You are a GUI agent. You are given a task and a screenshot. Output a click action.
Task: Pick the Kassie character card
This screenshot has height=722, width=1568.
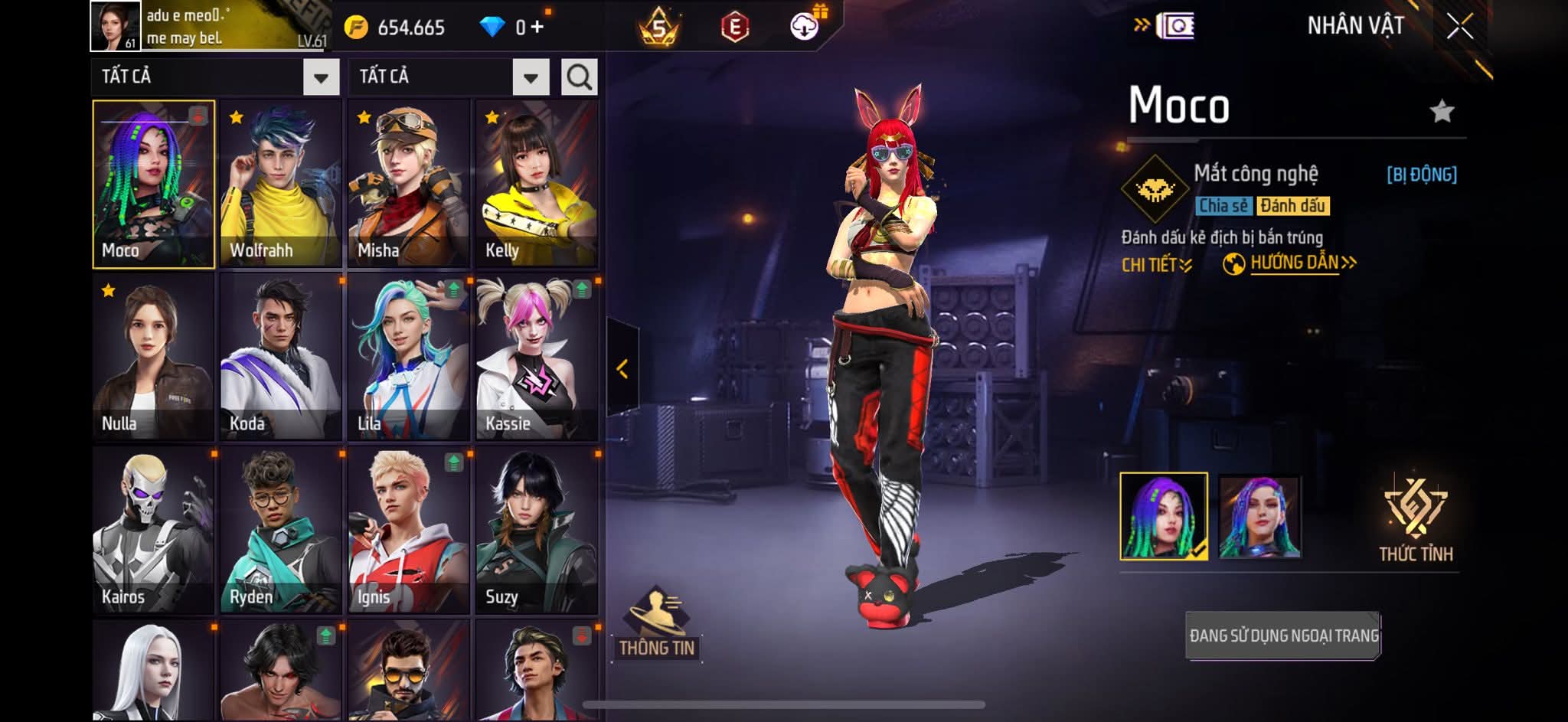click(537, 357)
